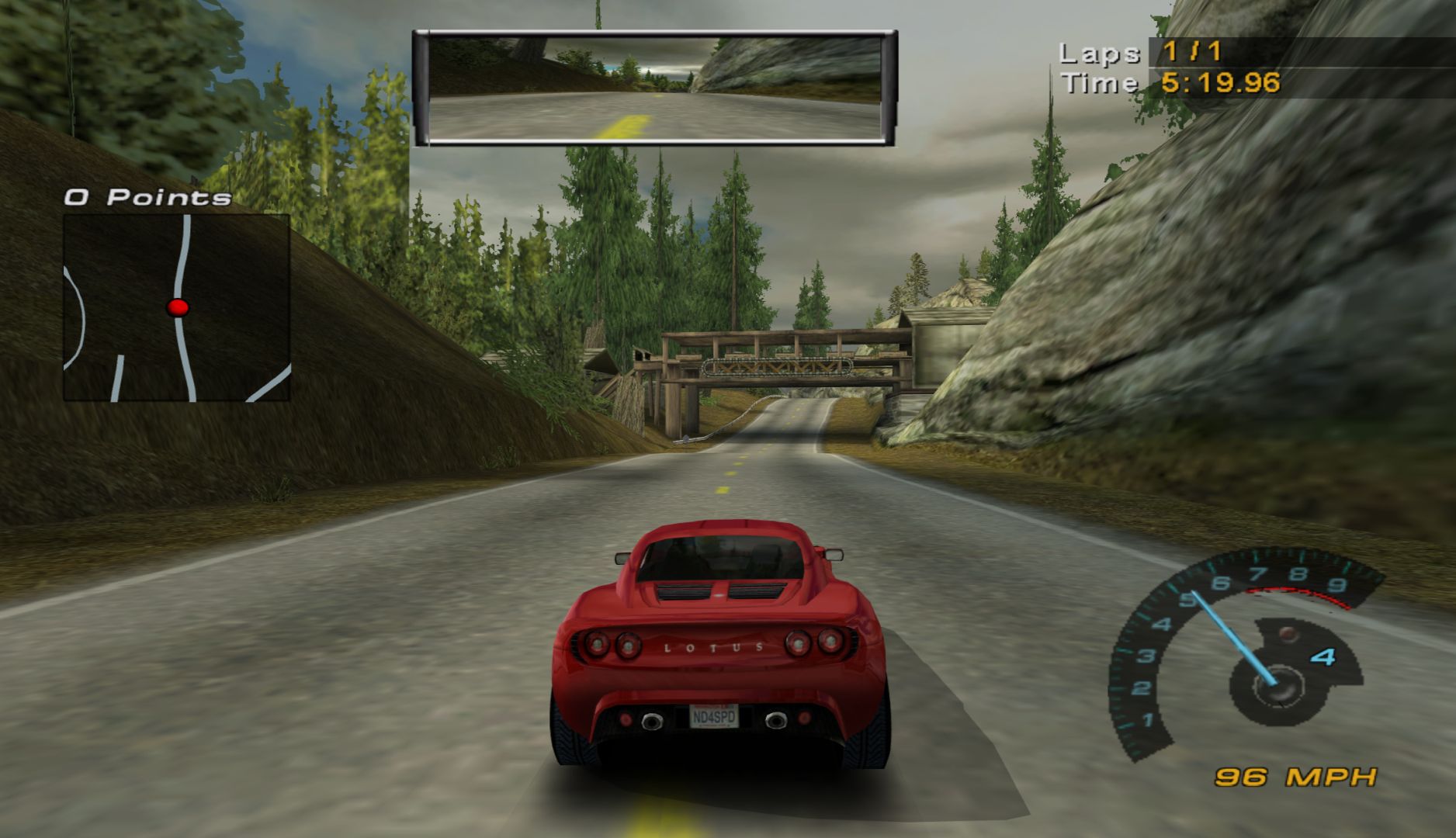The height and width of the screenshot is (838, 1456).
Task: Select the red player marker on minimap
Action: [x=178, y=307]
